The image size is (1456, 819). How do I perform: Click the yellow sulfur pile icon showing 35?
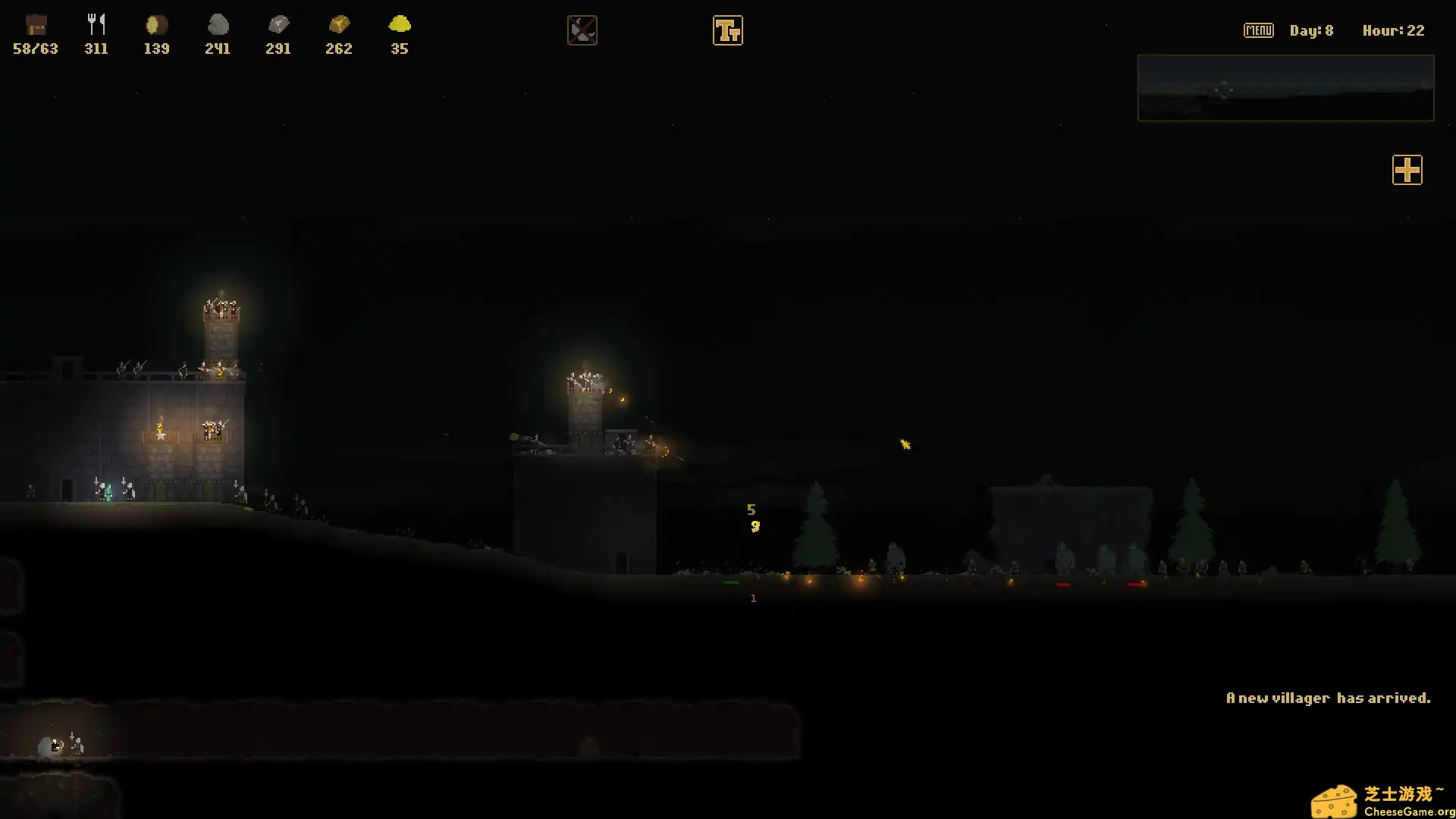click(x=400, y=25)
